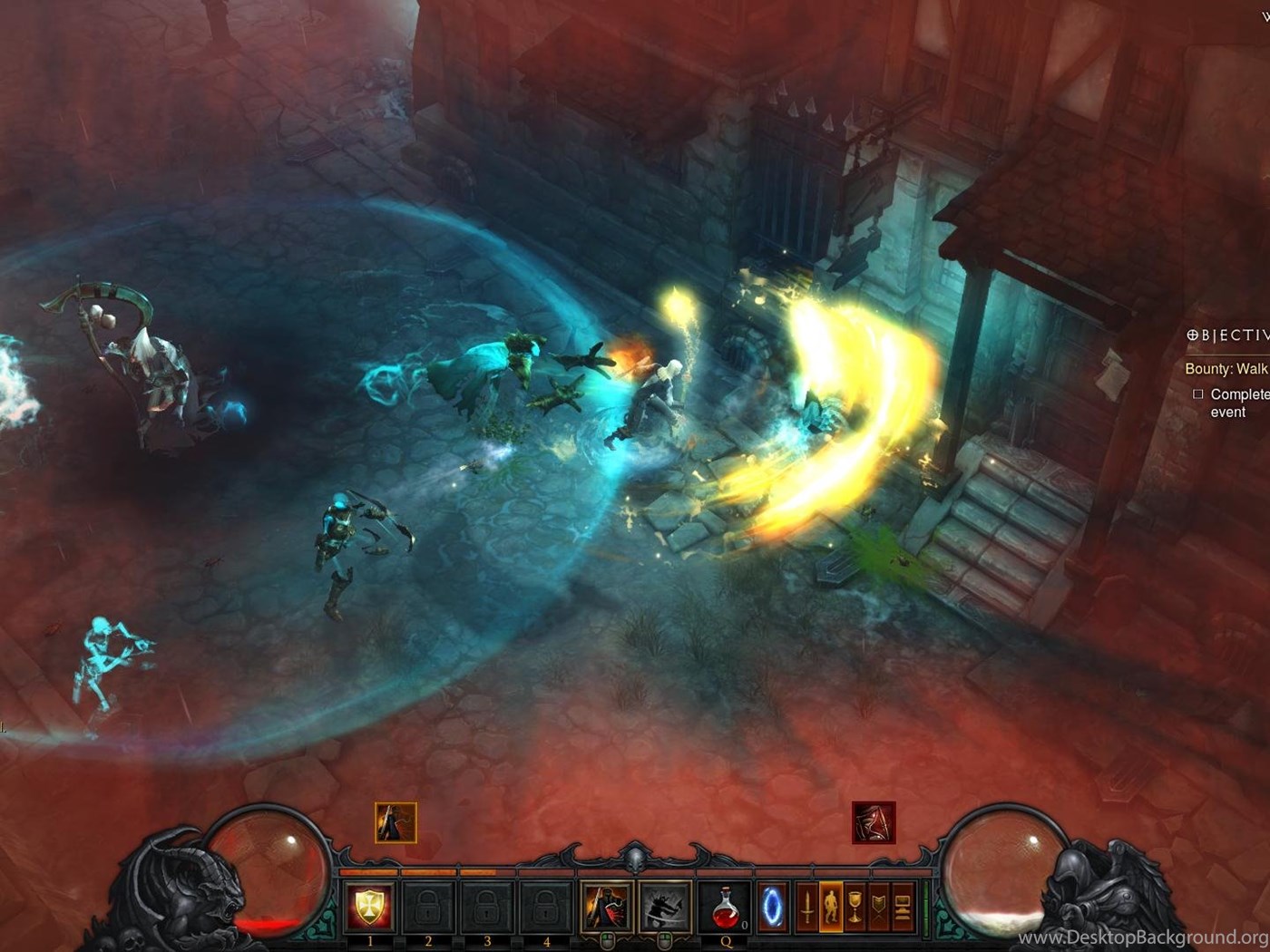Open the game menu computer icon

pos(903,906)
